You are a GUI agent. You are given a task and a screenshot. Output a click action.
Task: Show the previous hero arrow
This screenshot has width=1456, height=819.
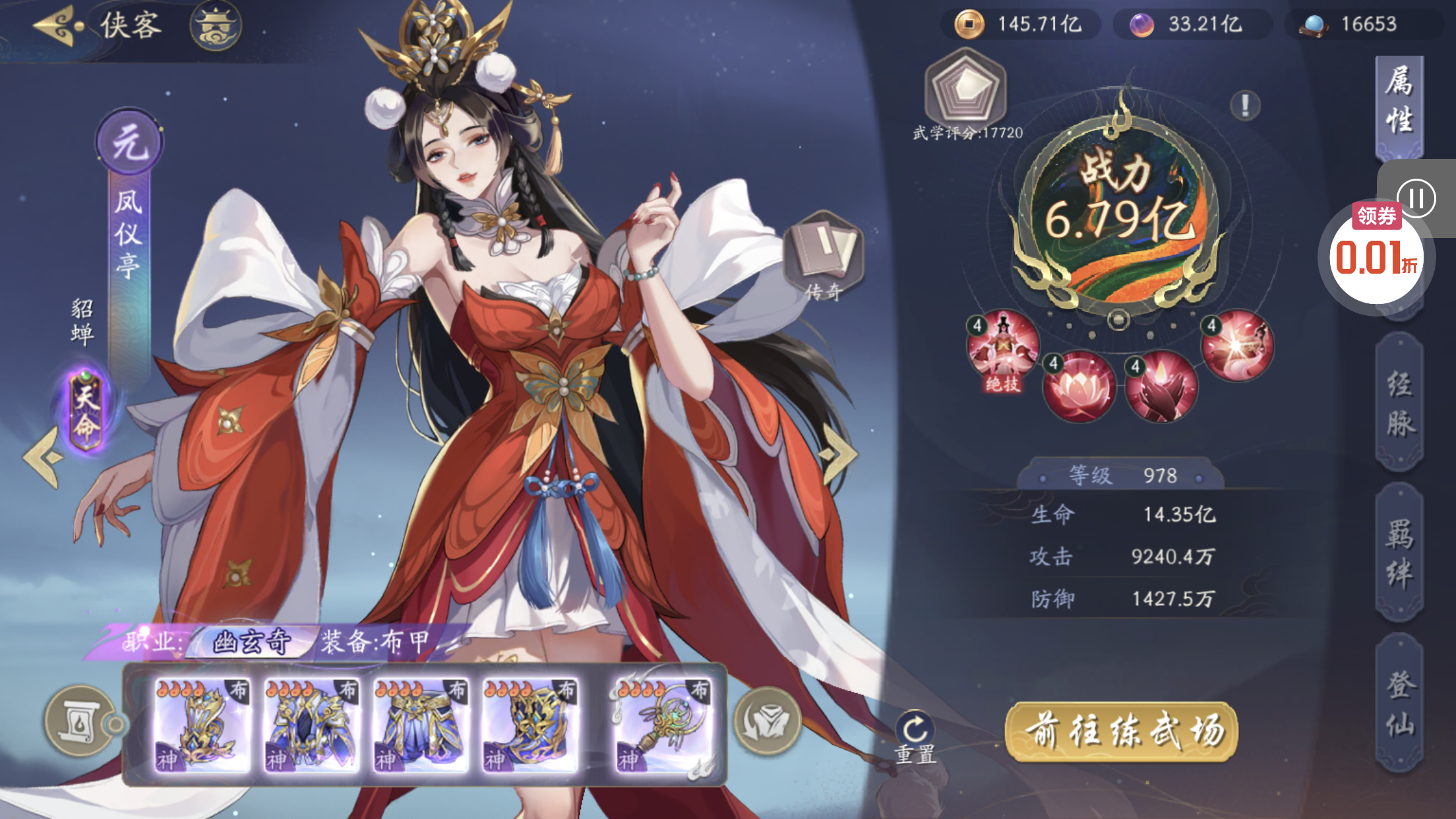point(44,457)
